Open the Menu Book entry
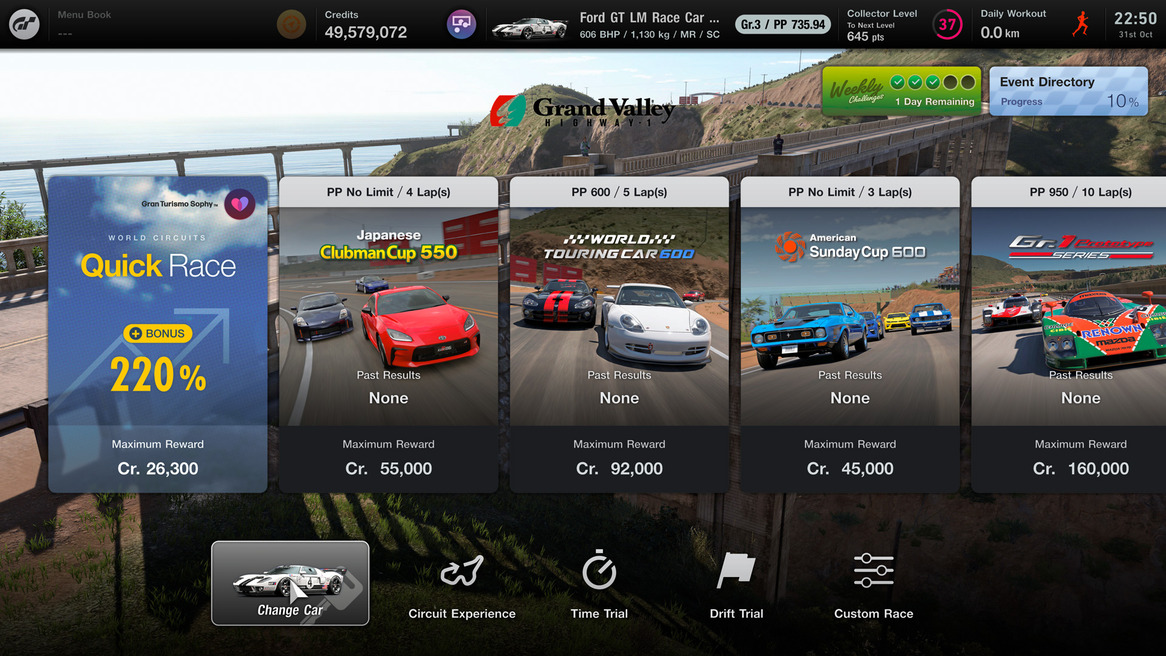This screenshot has height=656, width=1166. 85,24
